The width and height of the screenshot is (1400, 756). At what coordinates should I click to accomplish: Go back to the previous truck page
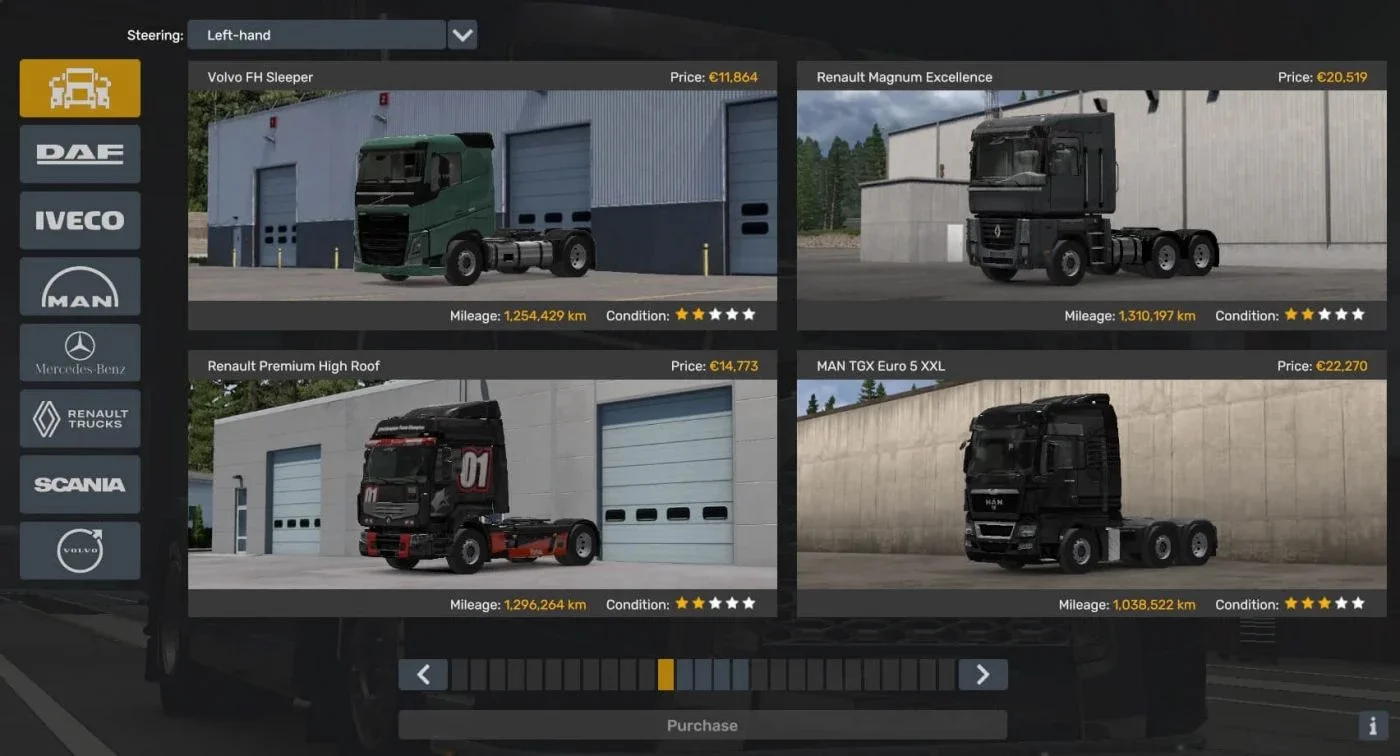[423, 674]
